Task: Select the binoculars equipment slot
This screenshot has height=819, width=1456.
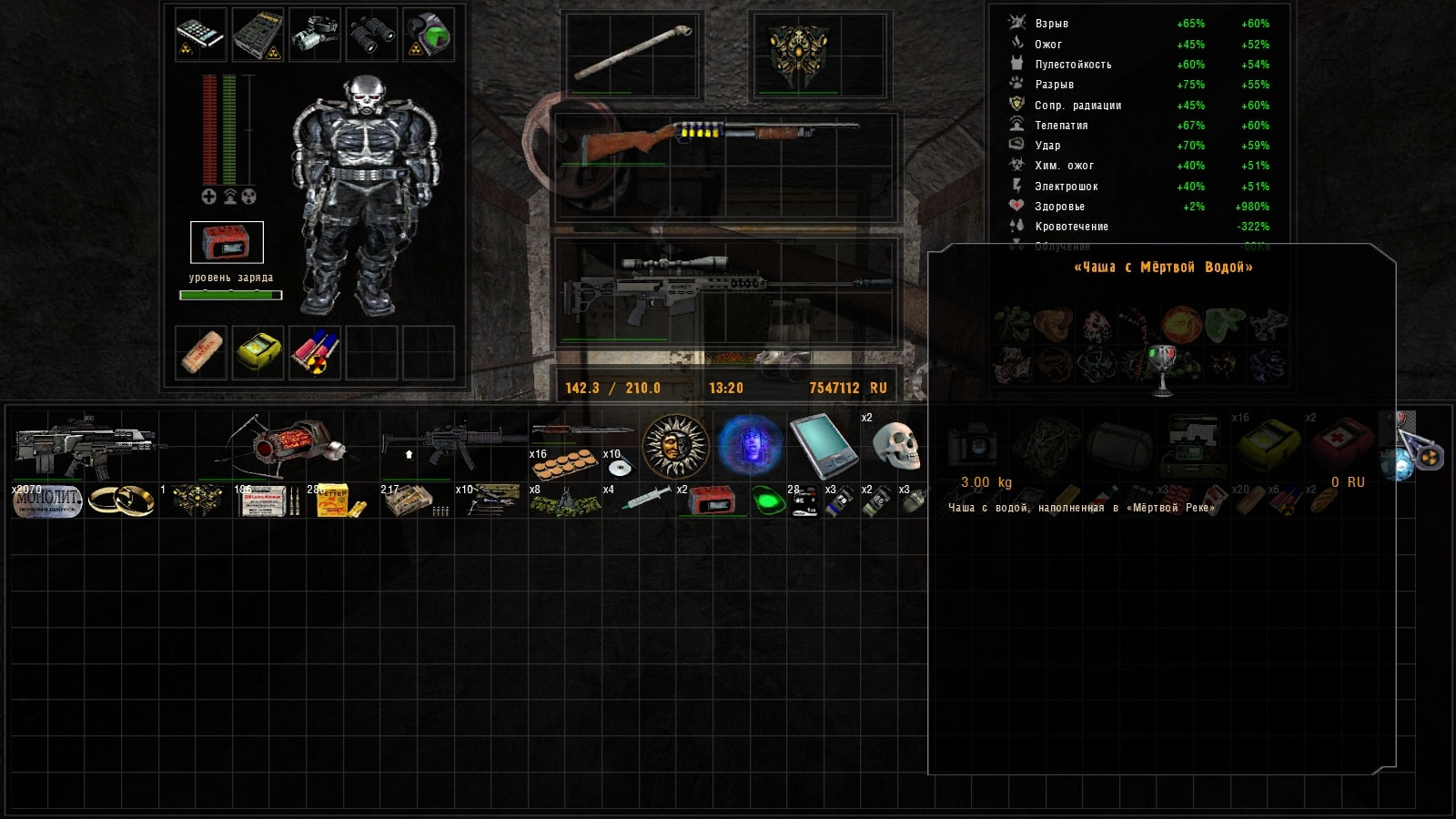Action: [x=371, y=35]
